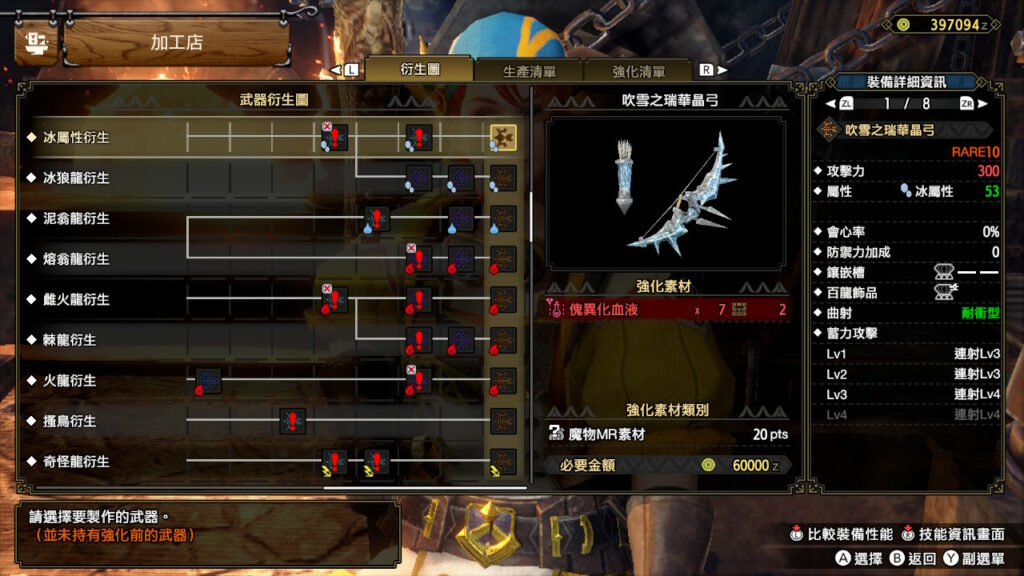Viewport: 1024px width, 576px height.
Task: Choose the 冰狼龍衍生 tree row
Action: click(x=76, y=178)
